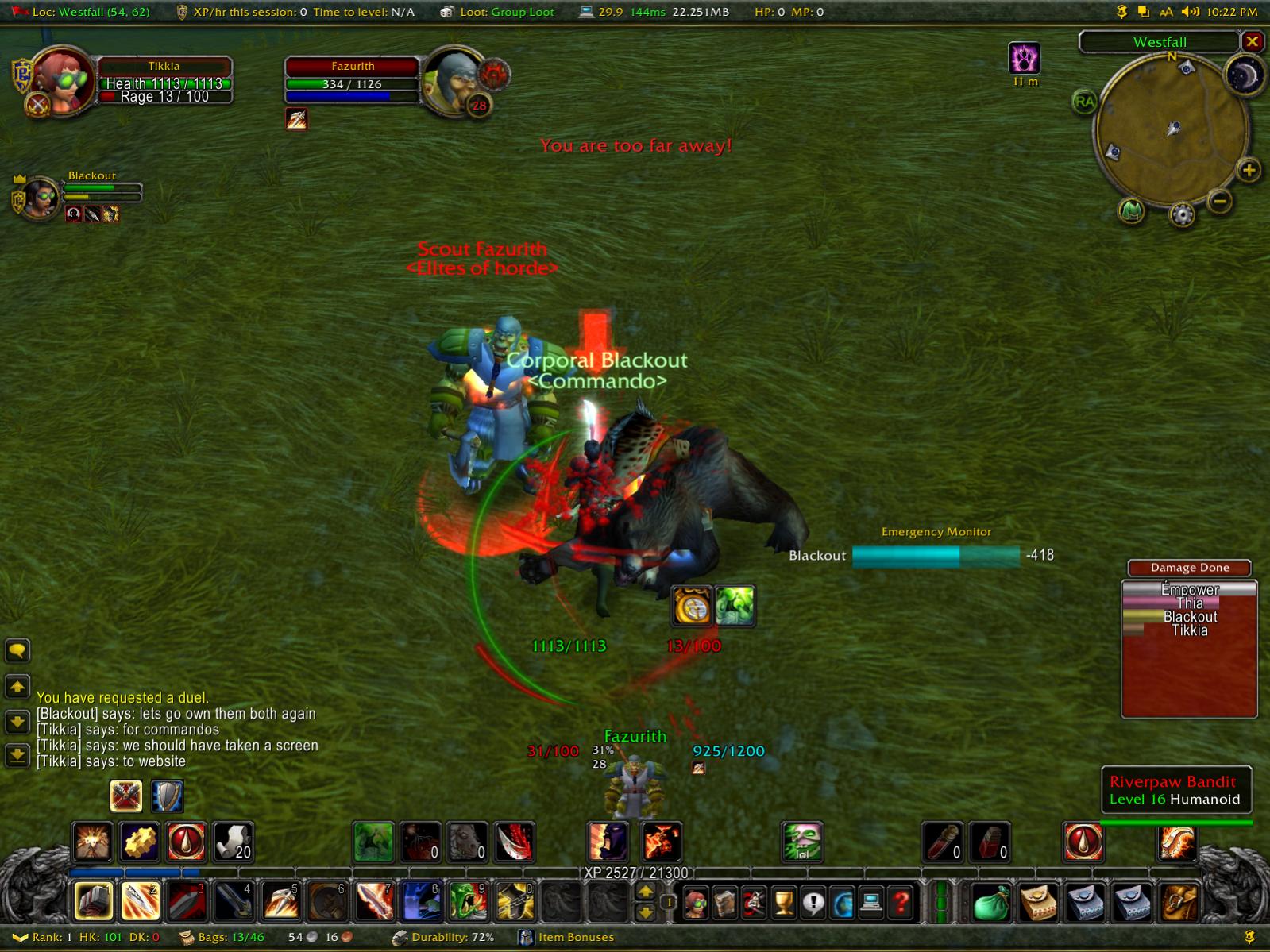Open the red question mark help button

coord(901,903)
